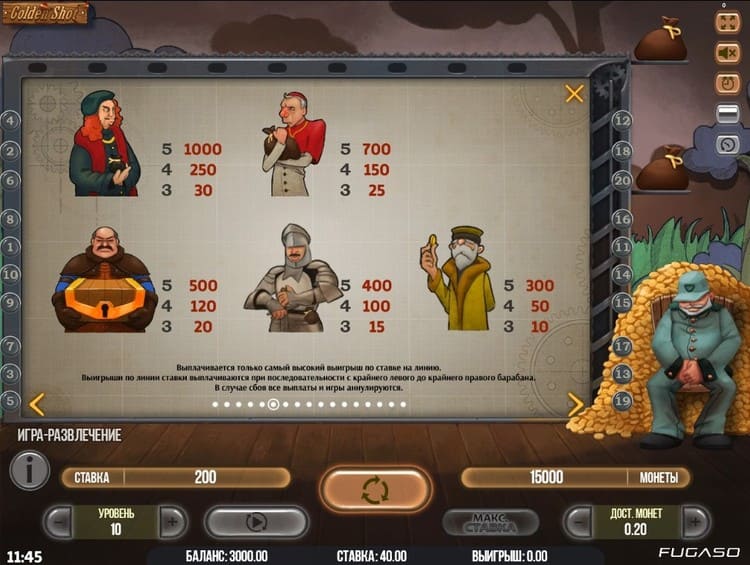The image size is (750, 565).
Task: Decrease the Уровень bet level
Action: [59, 521]
